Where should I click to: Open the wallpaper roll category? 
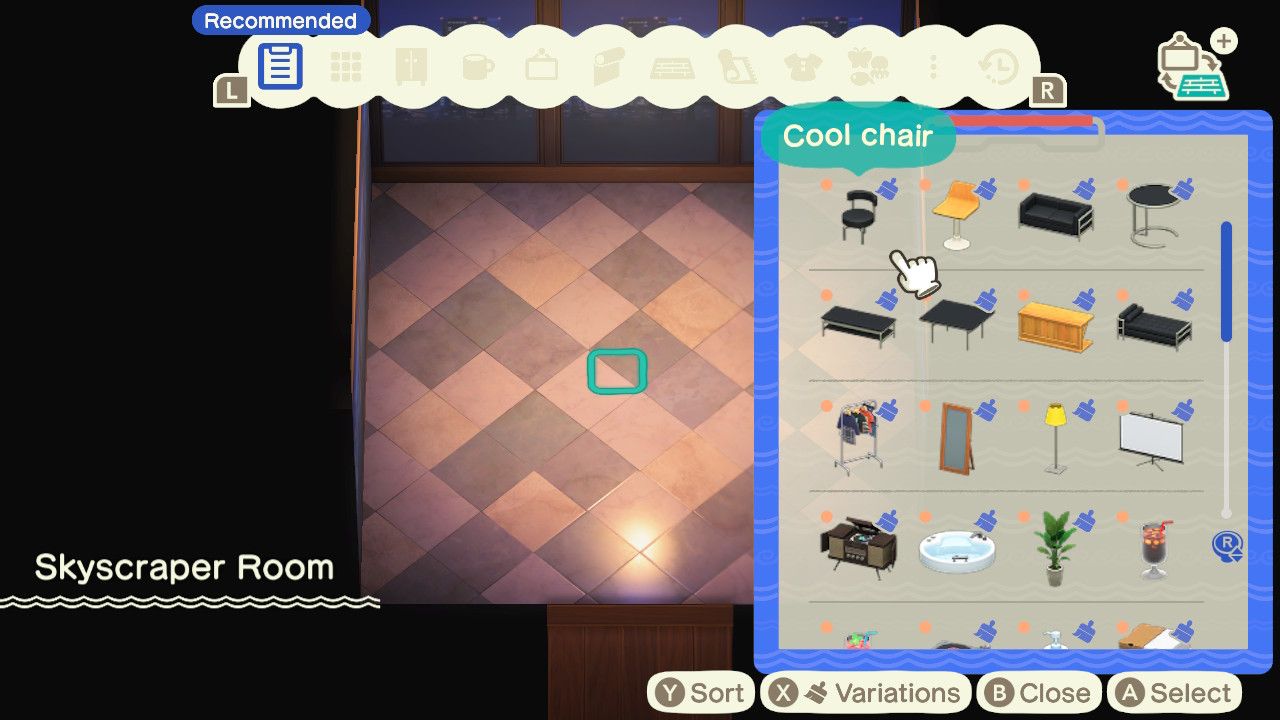pyautogui.click(x=606, y=65)
